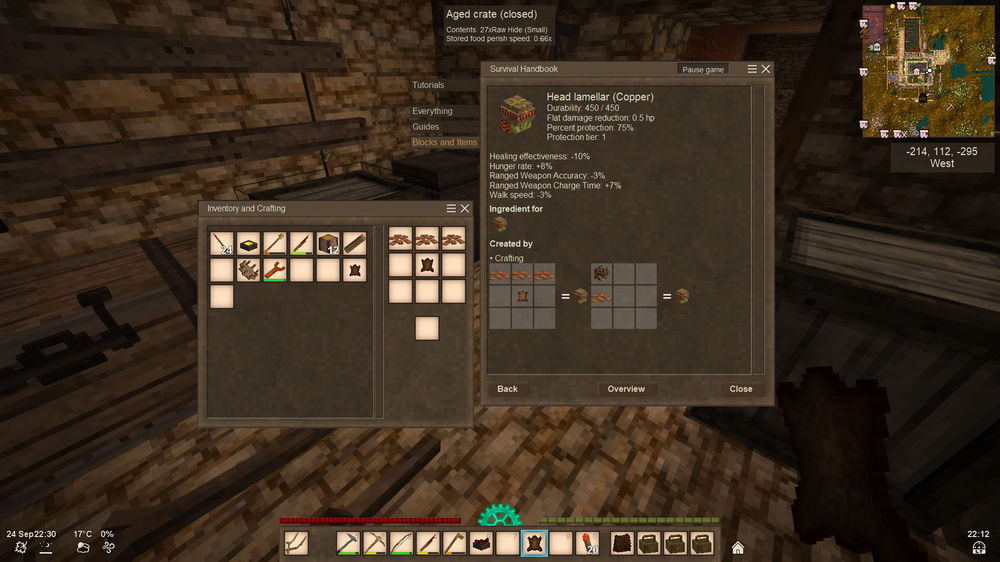
Task: Select the pickaxe in the hotbar
Action: (x=348, y=543)
